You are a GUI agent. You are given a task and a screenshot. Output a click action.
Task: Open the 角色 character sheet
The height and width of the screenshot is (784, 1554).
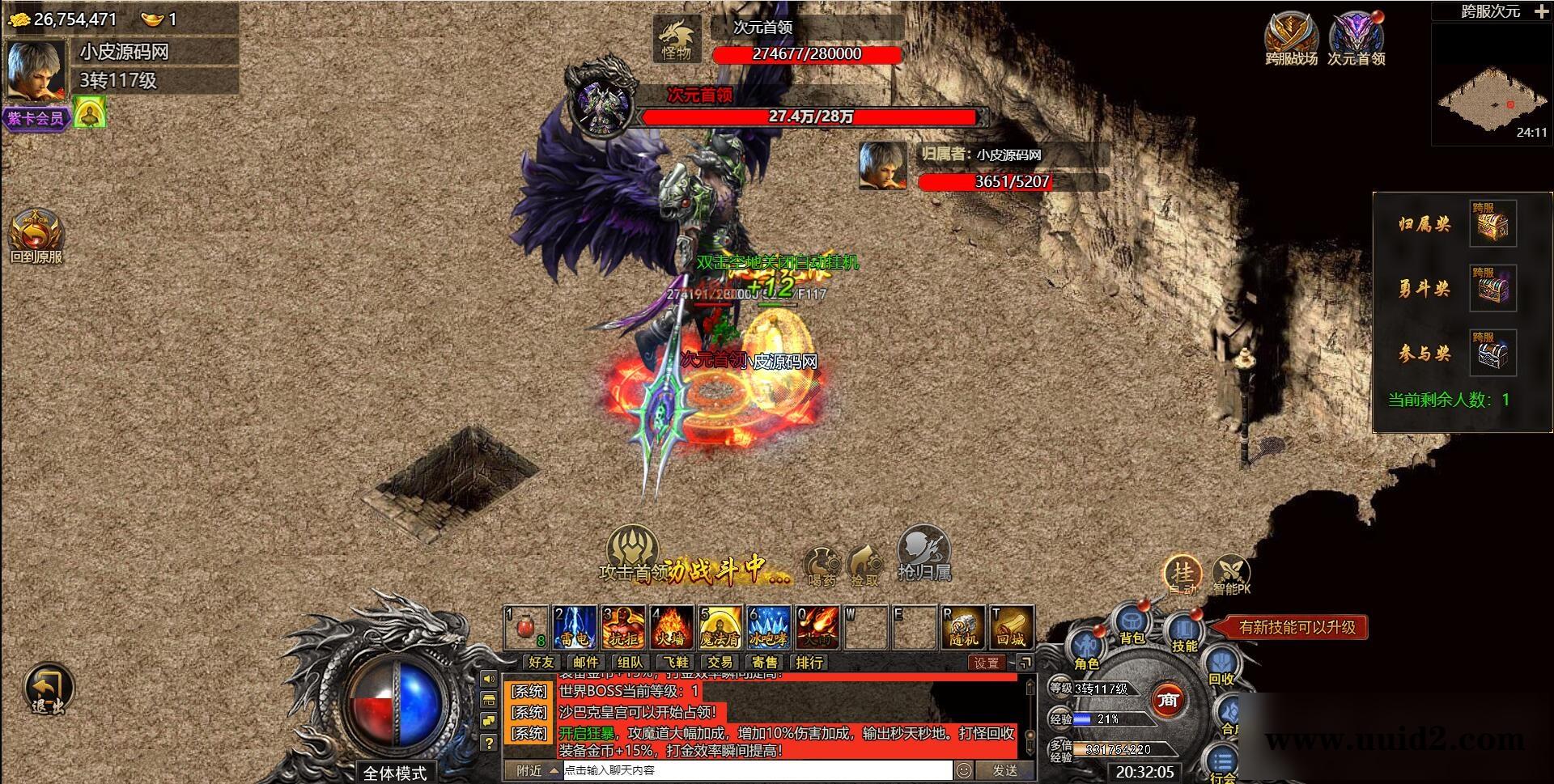pos(1085,650)
